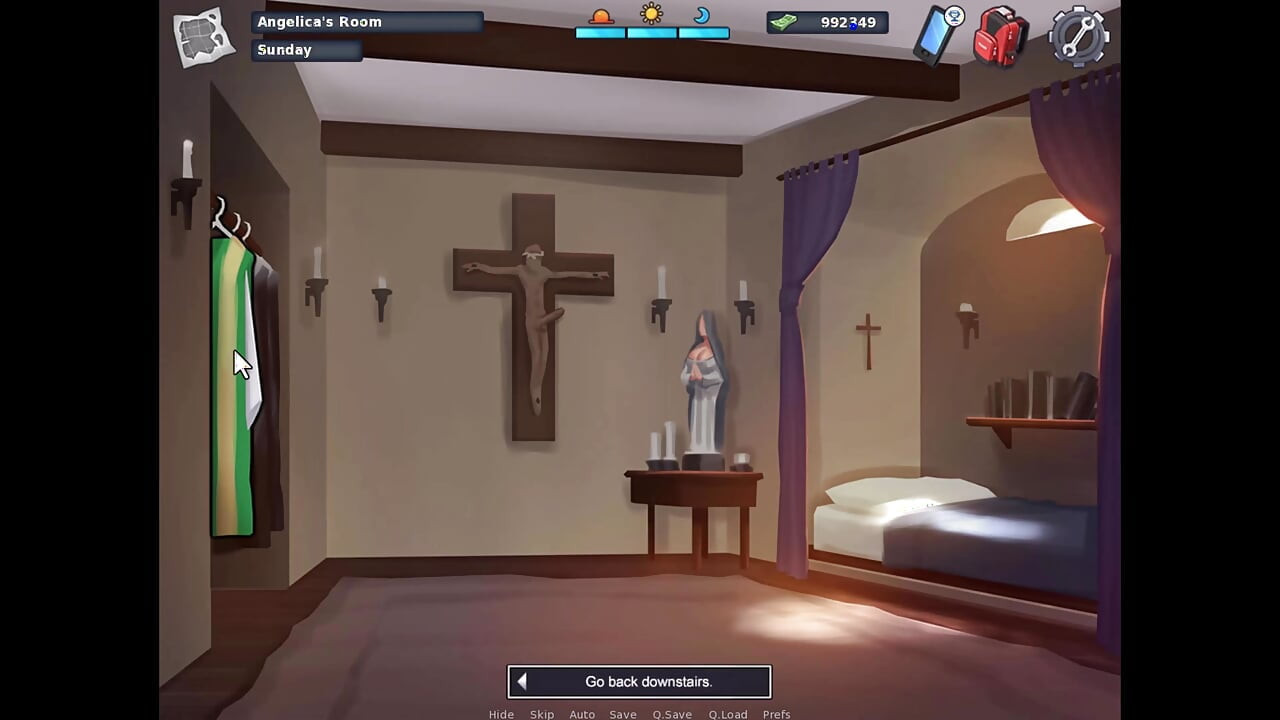Toggle Skip mode in the quick menu
Viewport: 1280px width, 720px height.
click(x=542, y=714)
